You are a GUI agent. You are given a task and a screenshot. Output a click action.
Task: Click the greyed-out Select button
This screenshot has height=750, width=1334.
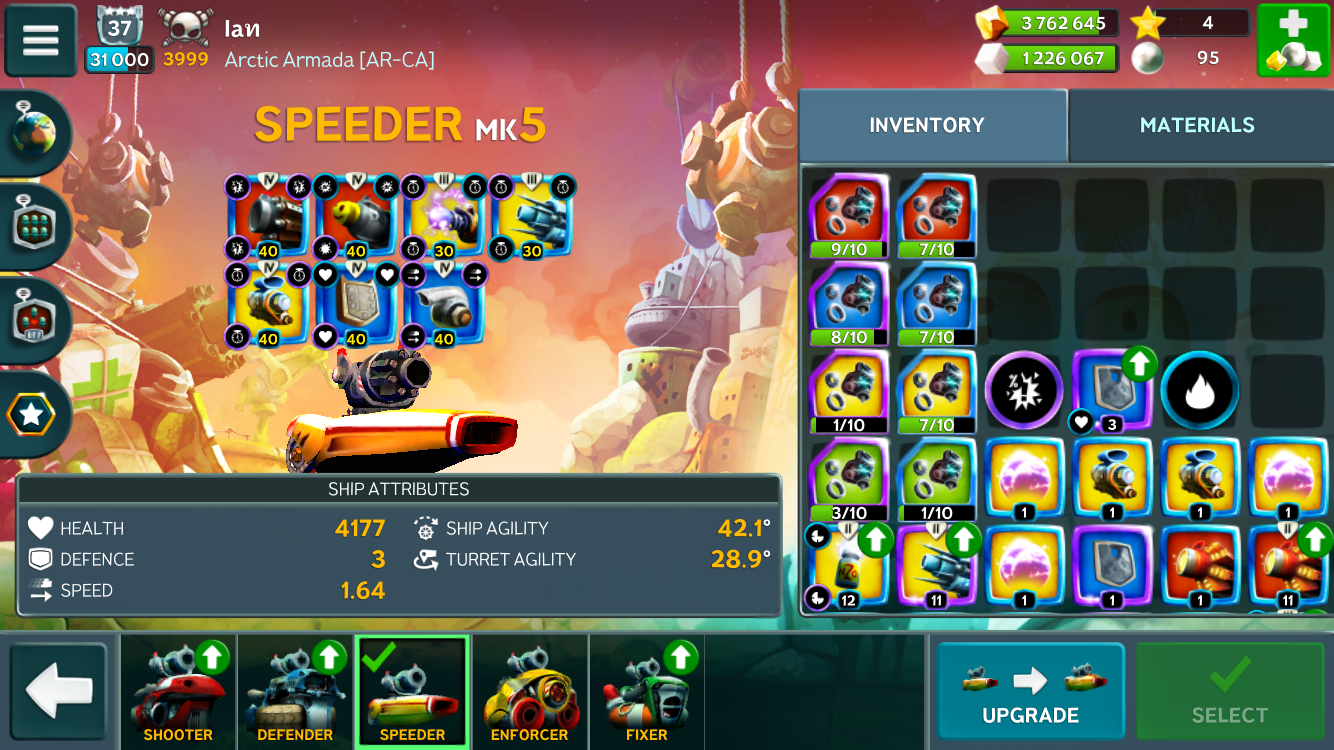tap(1229, 692)
